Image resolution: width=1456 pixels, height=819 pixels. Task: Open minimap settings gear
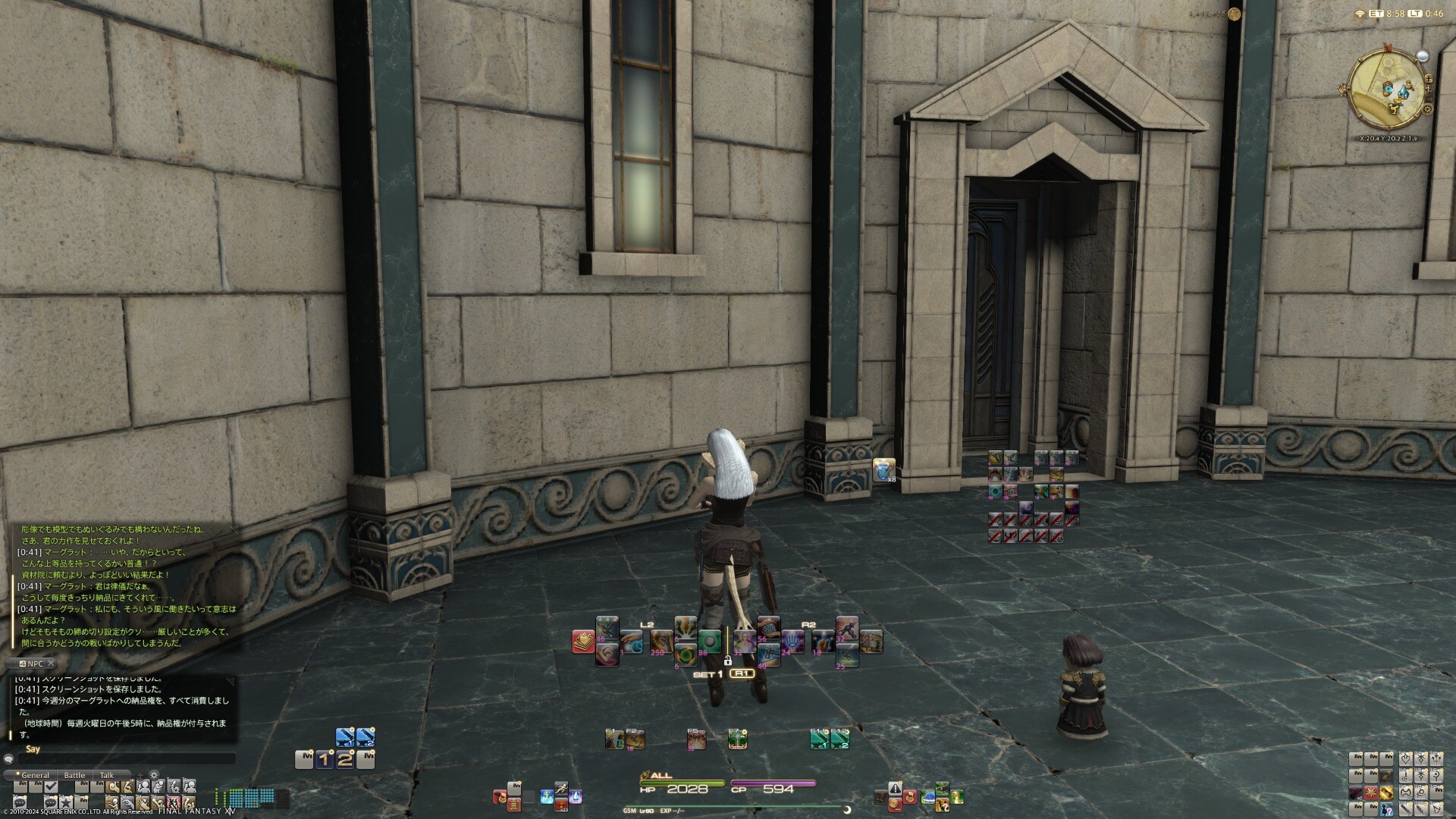pos(1427,109)
